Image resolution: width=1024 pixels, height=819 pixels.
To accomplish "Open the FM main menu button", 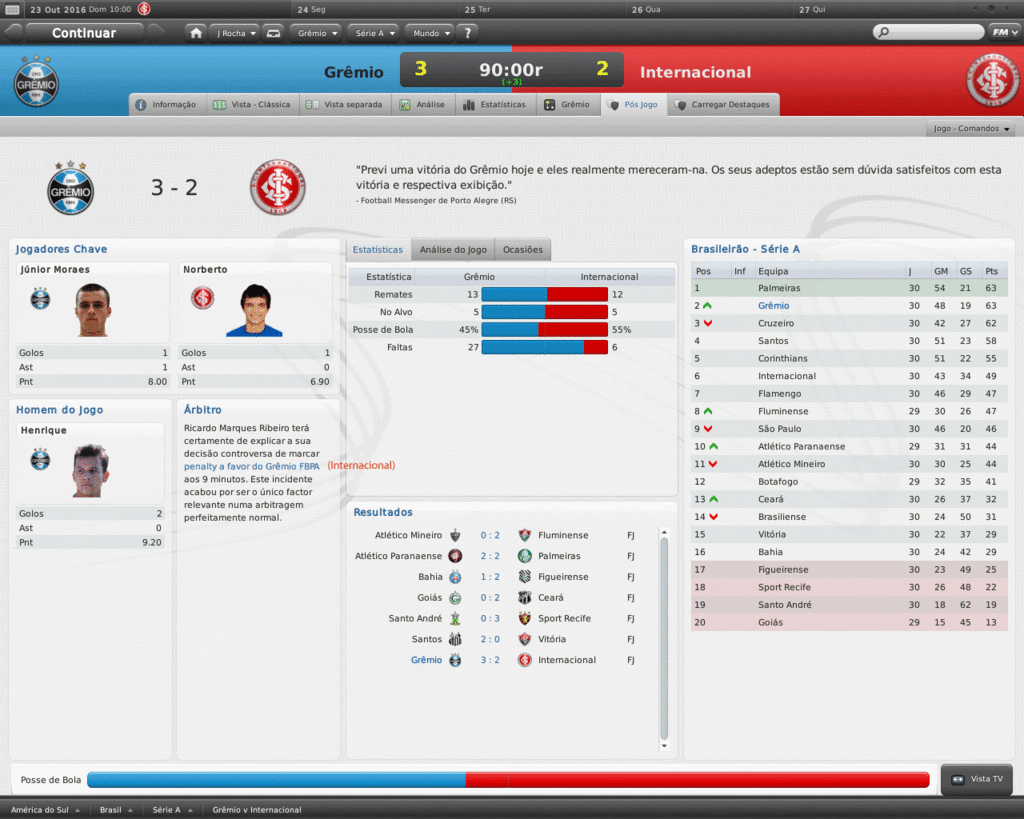I will [1003, 33].
